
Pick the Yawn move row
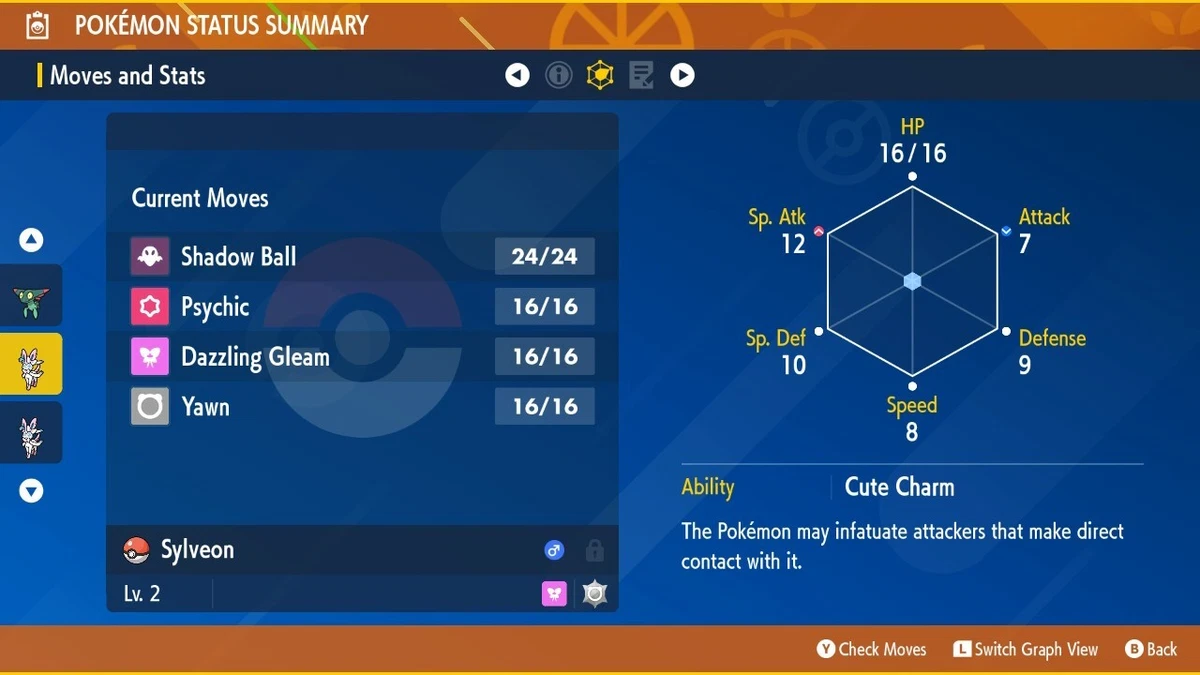tap(362, 407)
